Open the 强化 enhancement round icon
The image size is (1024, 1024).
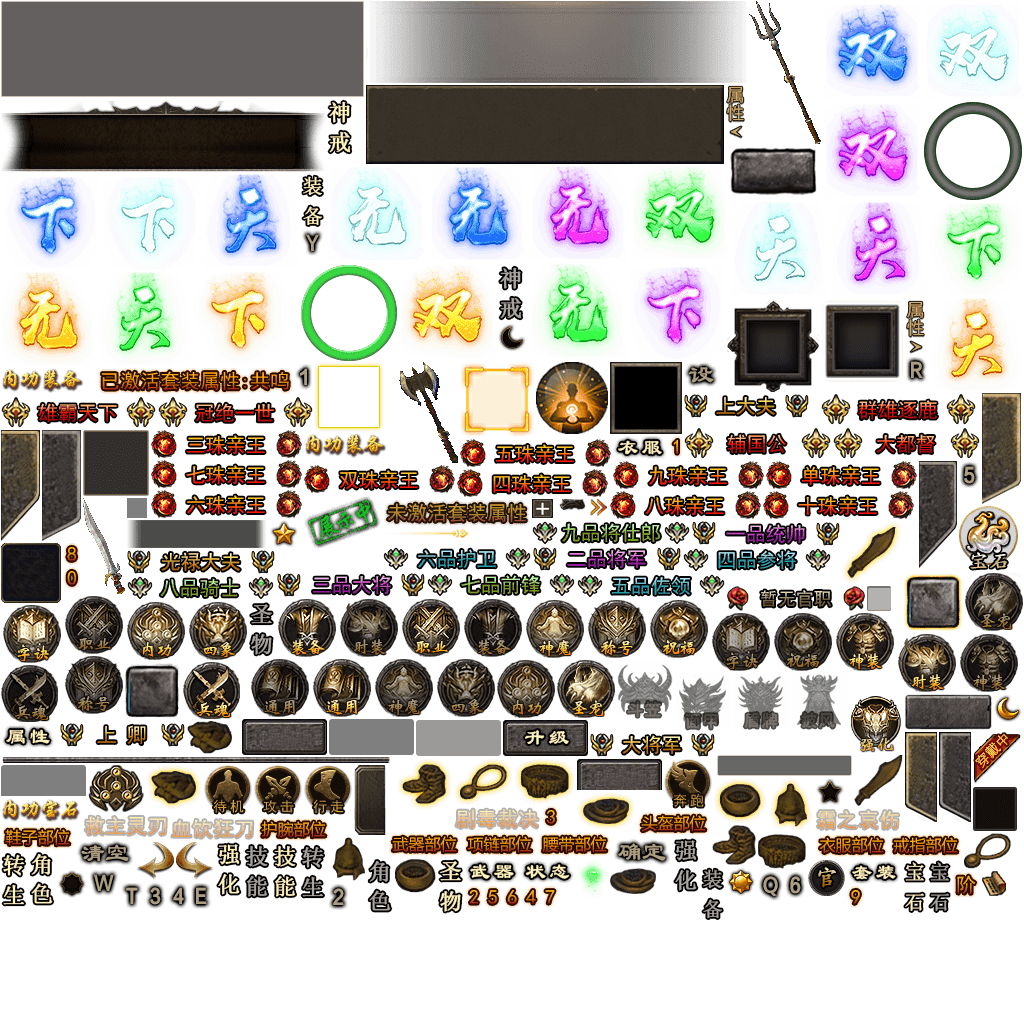[x=876, y=722]
